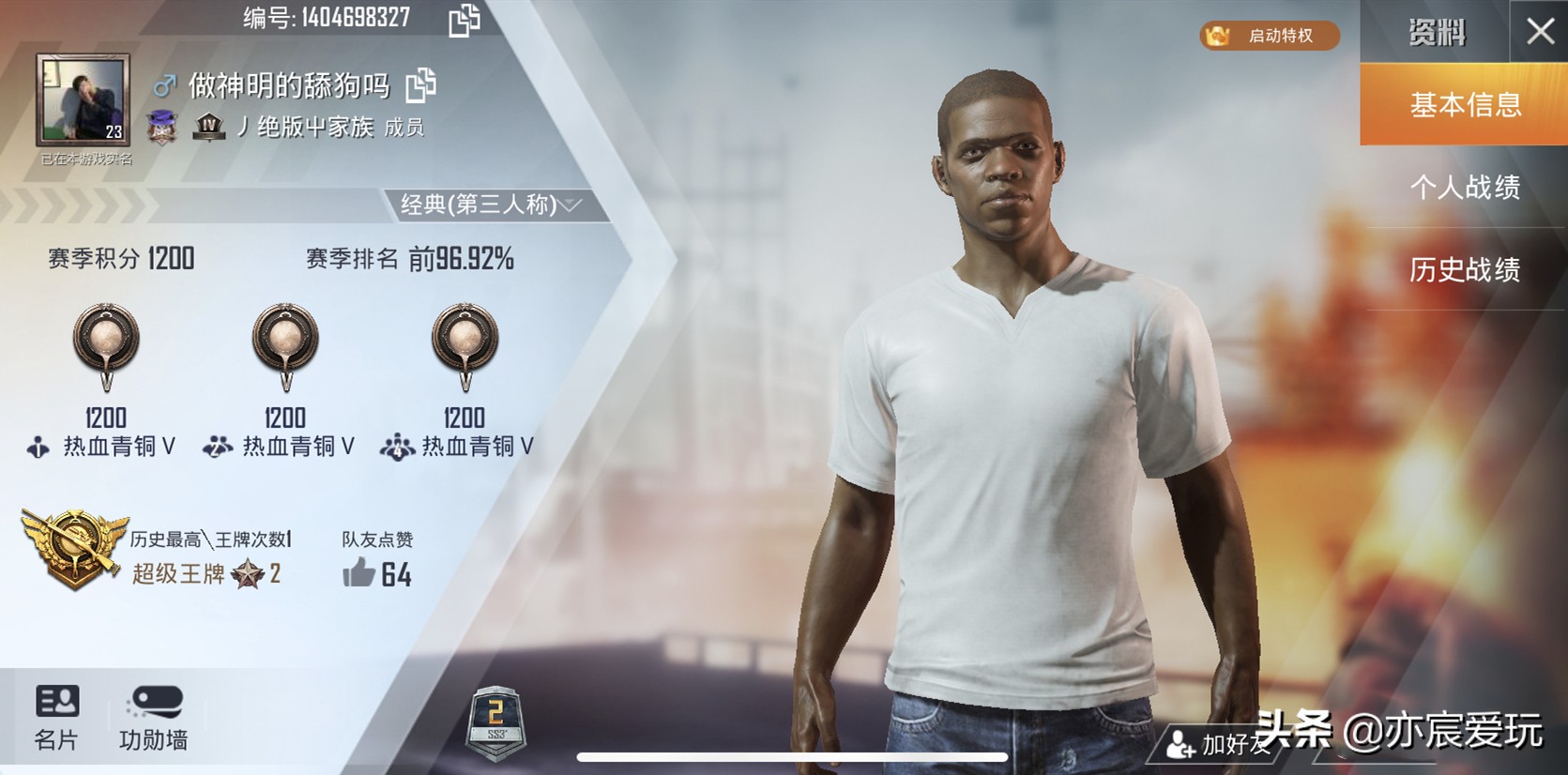Copy the player ID number
The height and width of the screenshot is (775, 1568).
pos(464,20)
